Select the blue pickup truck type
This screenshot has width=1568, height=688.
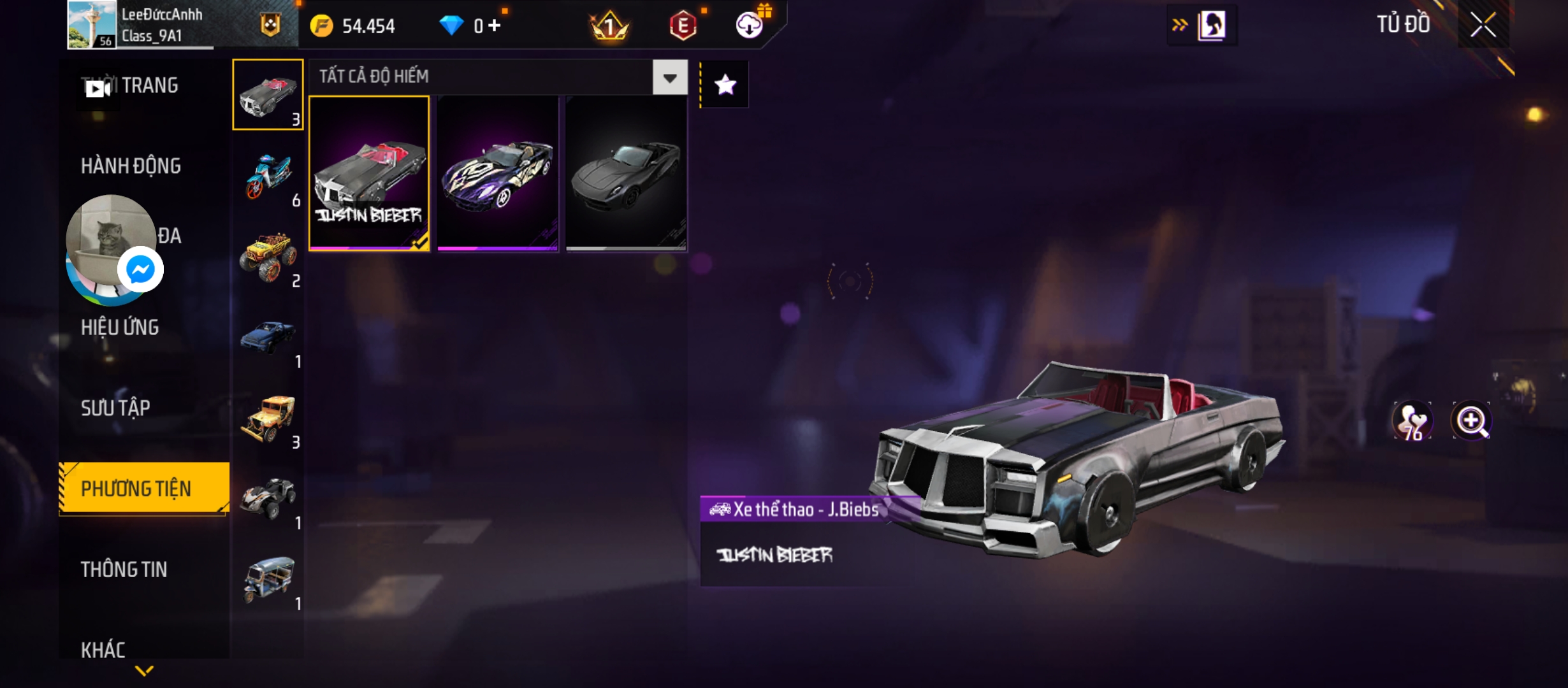tap(268, 338)
